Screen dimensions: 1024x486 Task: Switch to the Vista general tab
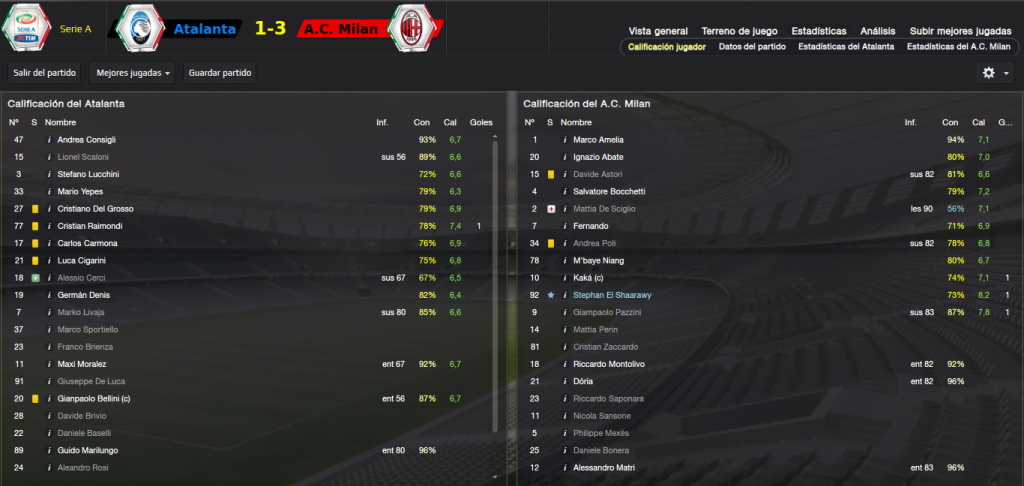coord(658,31)
